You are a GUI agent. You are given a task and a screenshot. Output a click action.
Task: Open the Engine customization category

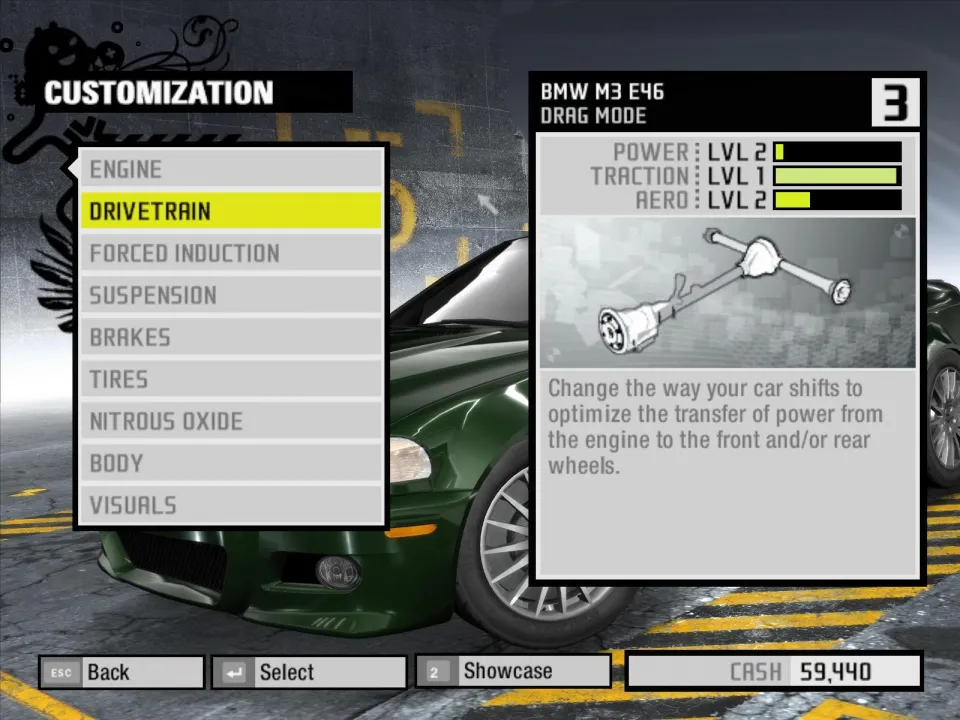click(230, 169)
